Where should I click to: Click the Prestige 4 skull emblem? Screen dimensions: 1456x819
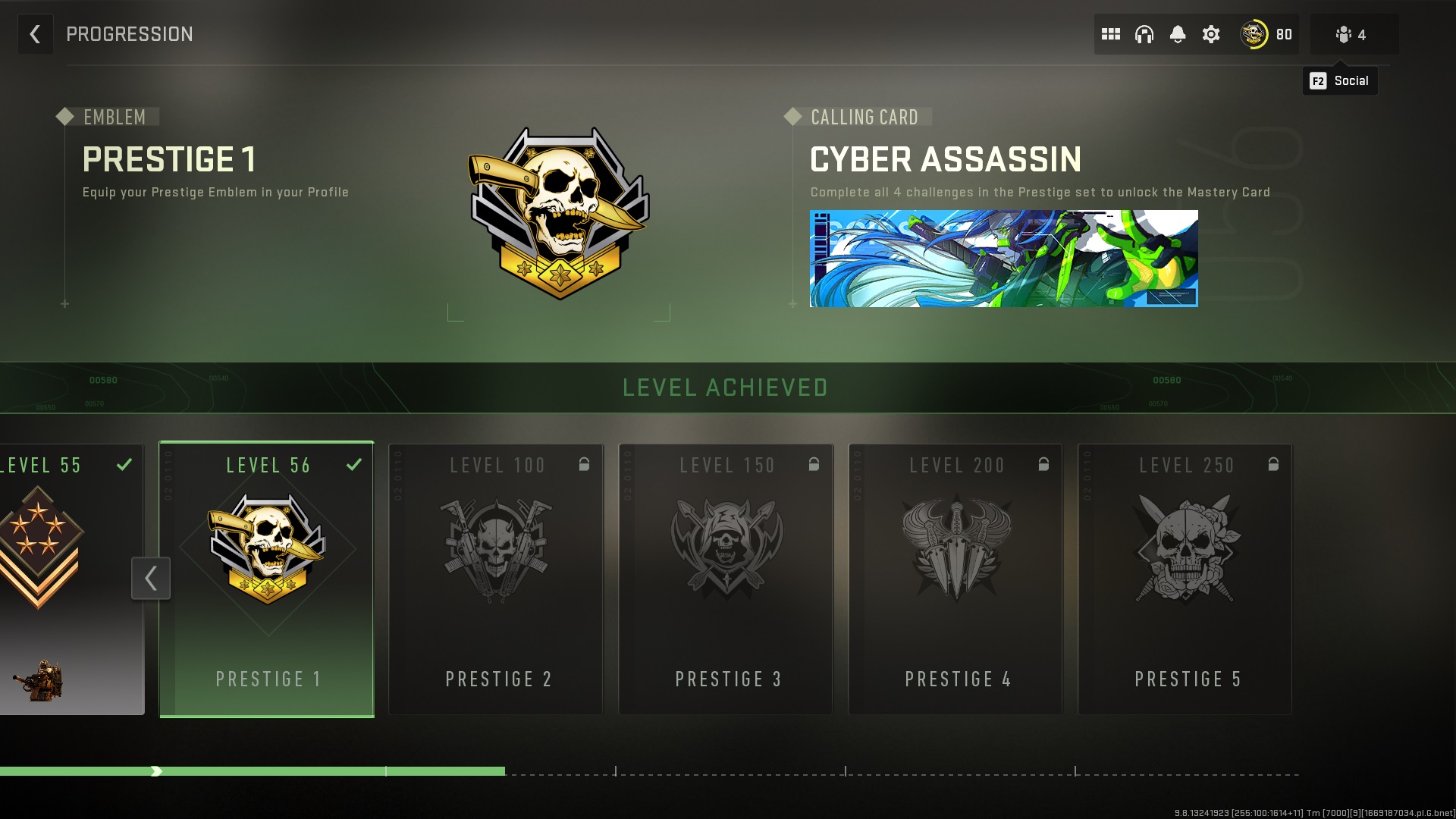pos(956,550)
